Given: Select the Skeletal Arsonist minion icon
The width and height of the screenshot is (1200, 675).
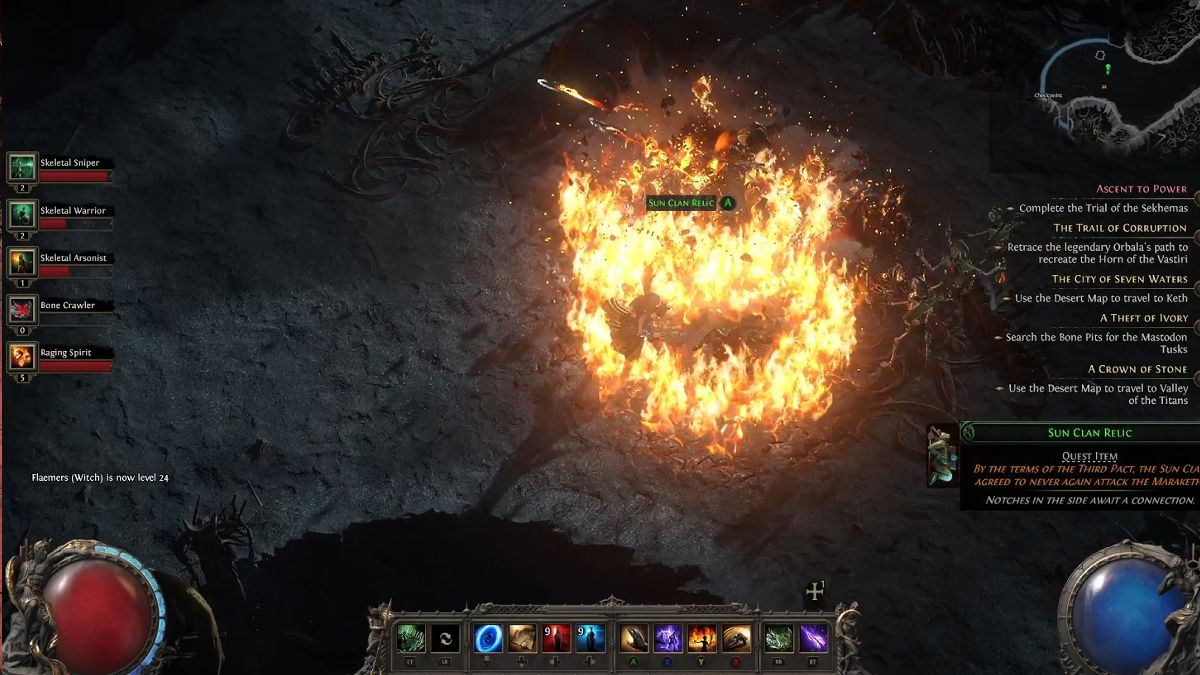Looking at the screenshot, I should tap(22, 262).
